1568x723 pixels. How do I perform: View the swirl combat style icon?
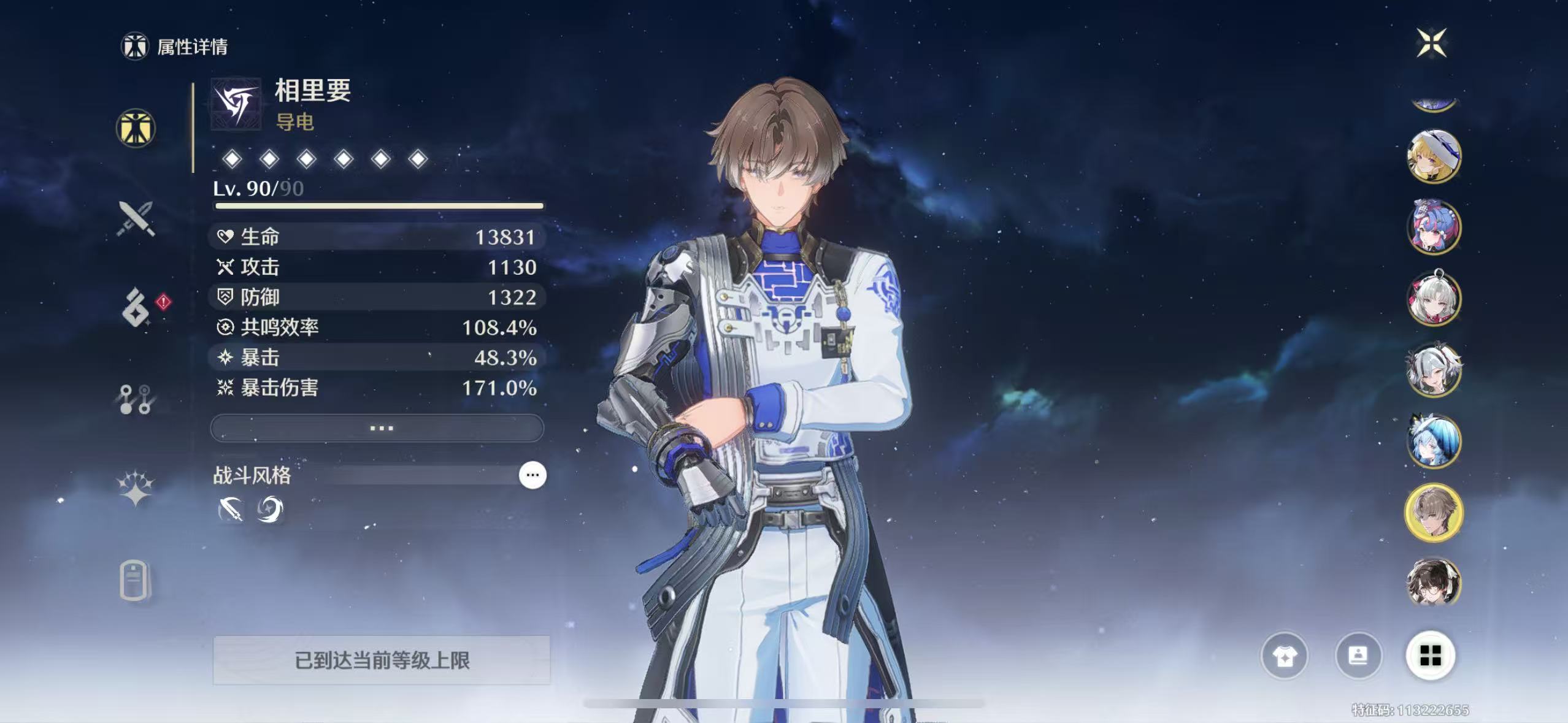click(x=270, y=509)
